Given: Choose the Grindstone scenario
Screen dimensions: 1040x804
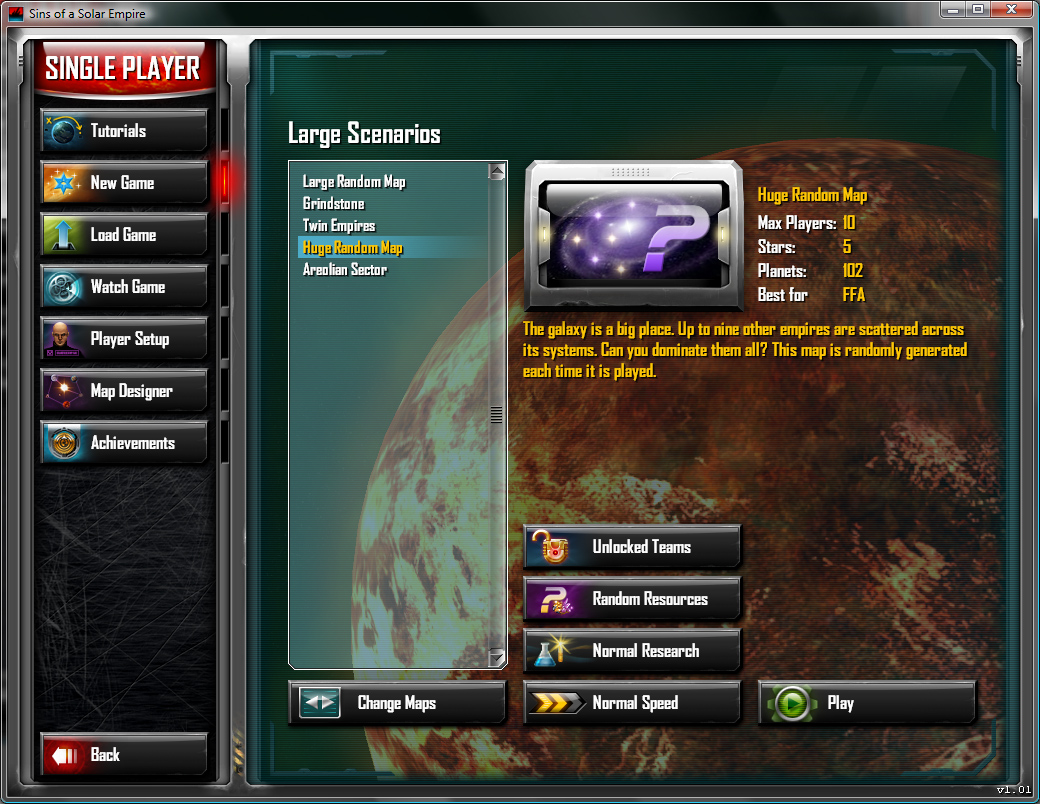Looking at the screenshot, I should [334, 204].
